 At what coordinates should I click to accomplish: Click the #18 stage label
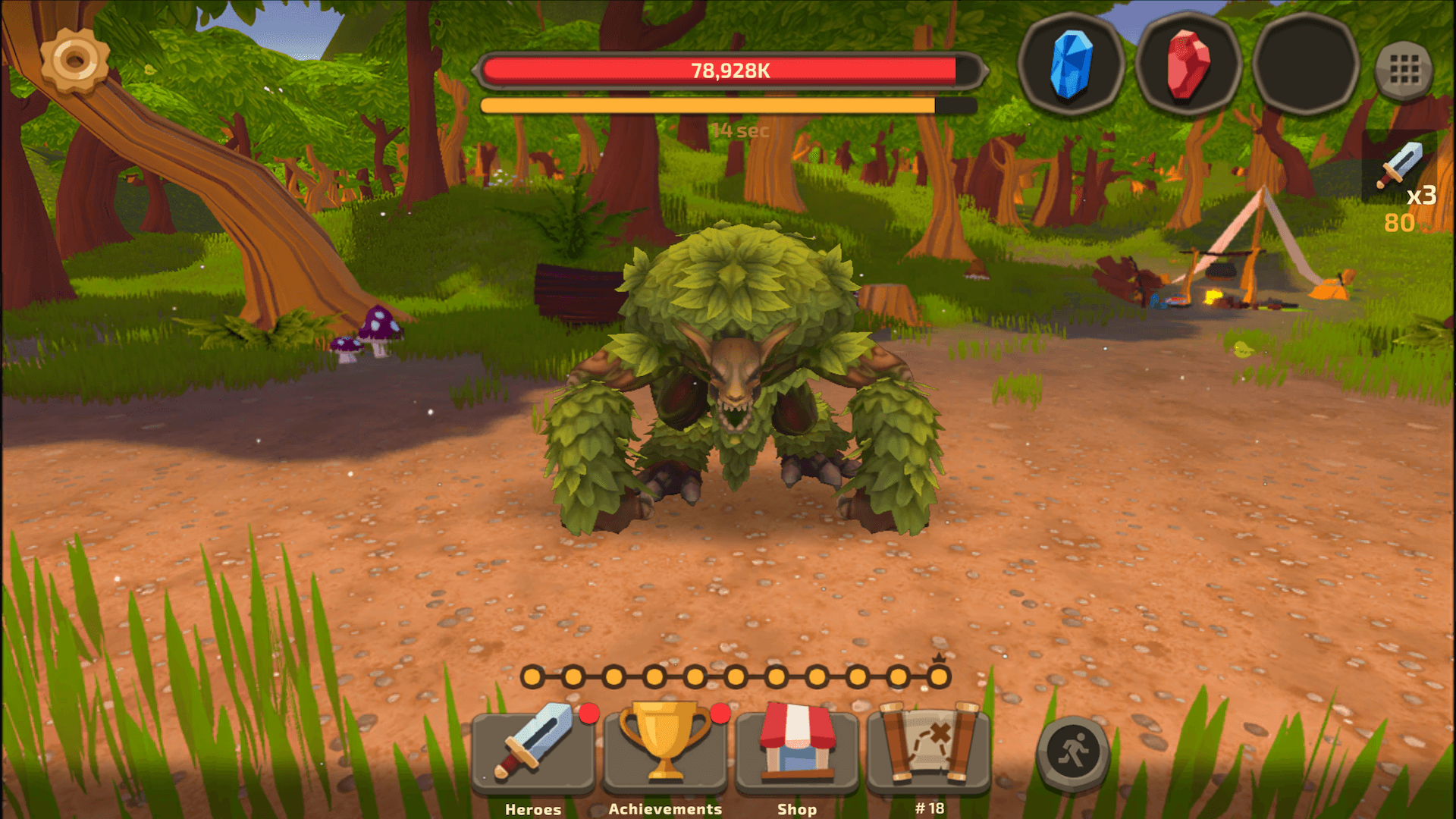pos(929,808)
